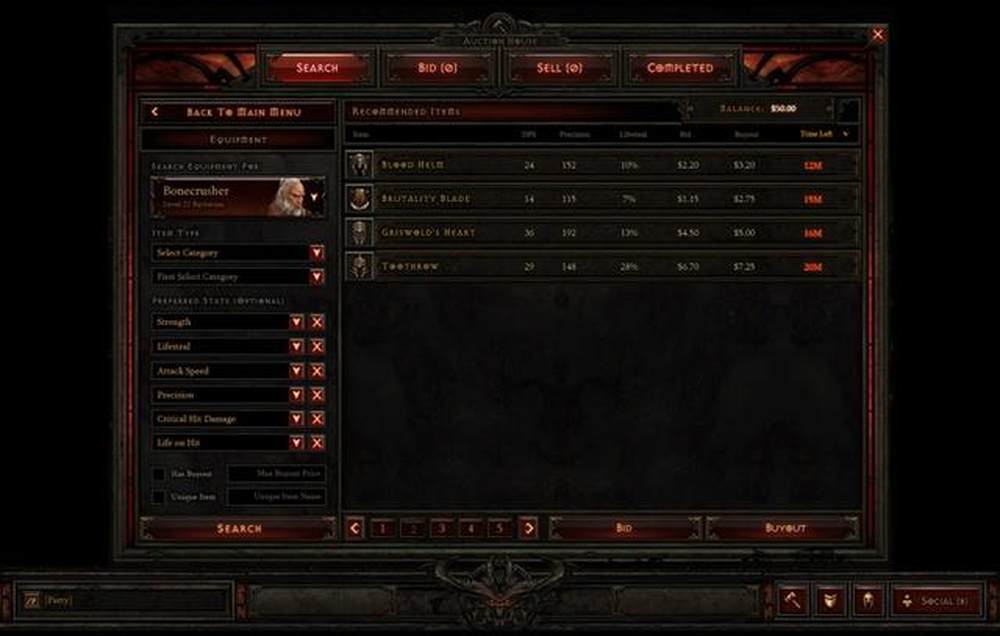Viewport: 1000px width, 636px height.
Task: Go to results page 3
Action: 441,528
